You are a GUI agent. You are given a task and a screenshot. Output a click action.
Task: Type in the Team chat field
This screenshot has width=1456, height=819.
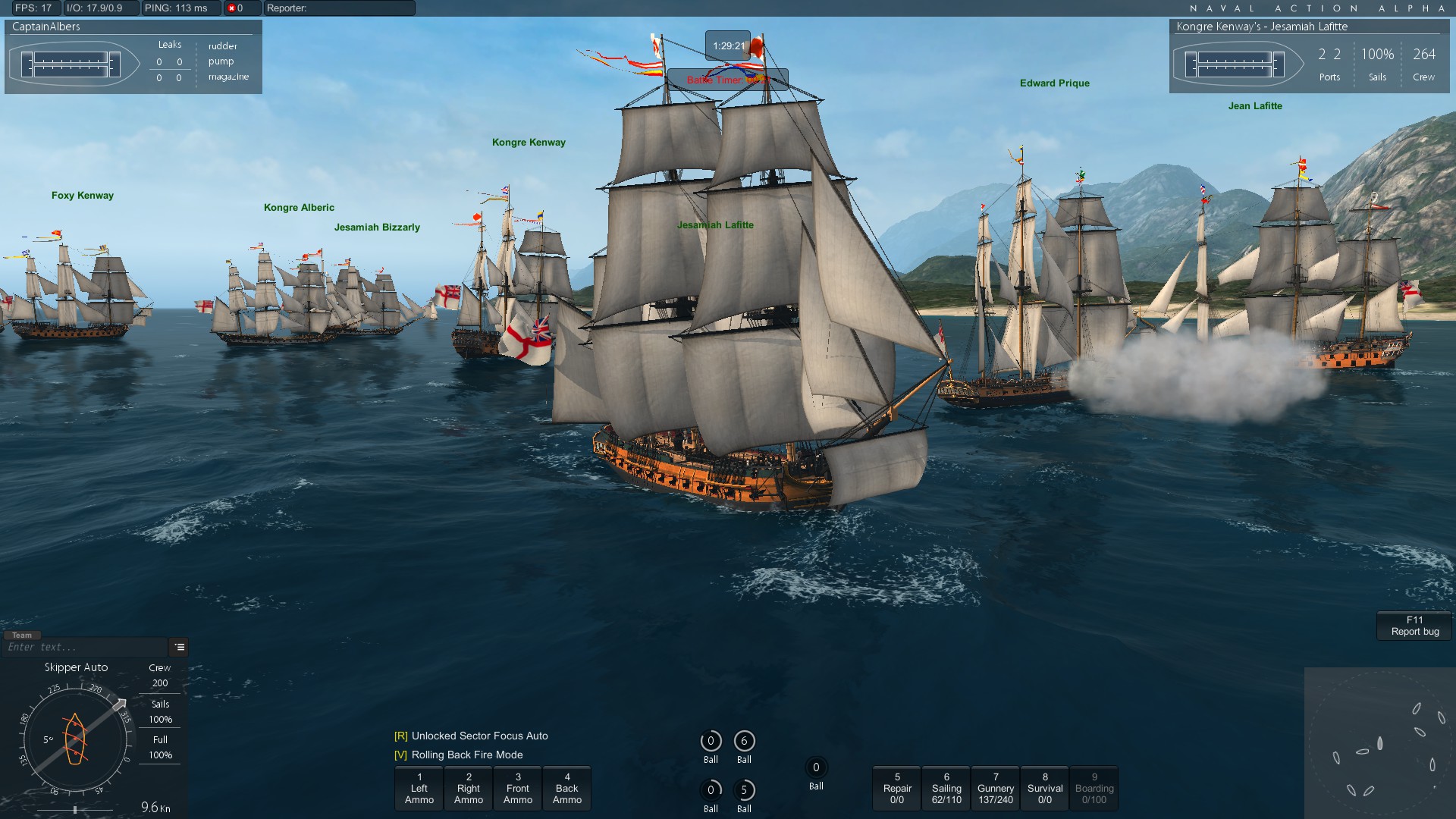click(x=85, y=648)
